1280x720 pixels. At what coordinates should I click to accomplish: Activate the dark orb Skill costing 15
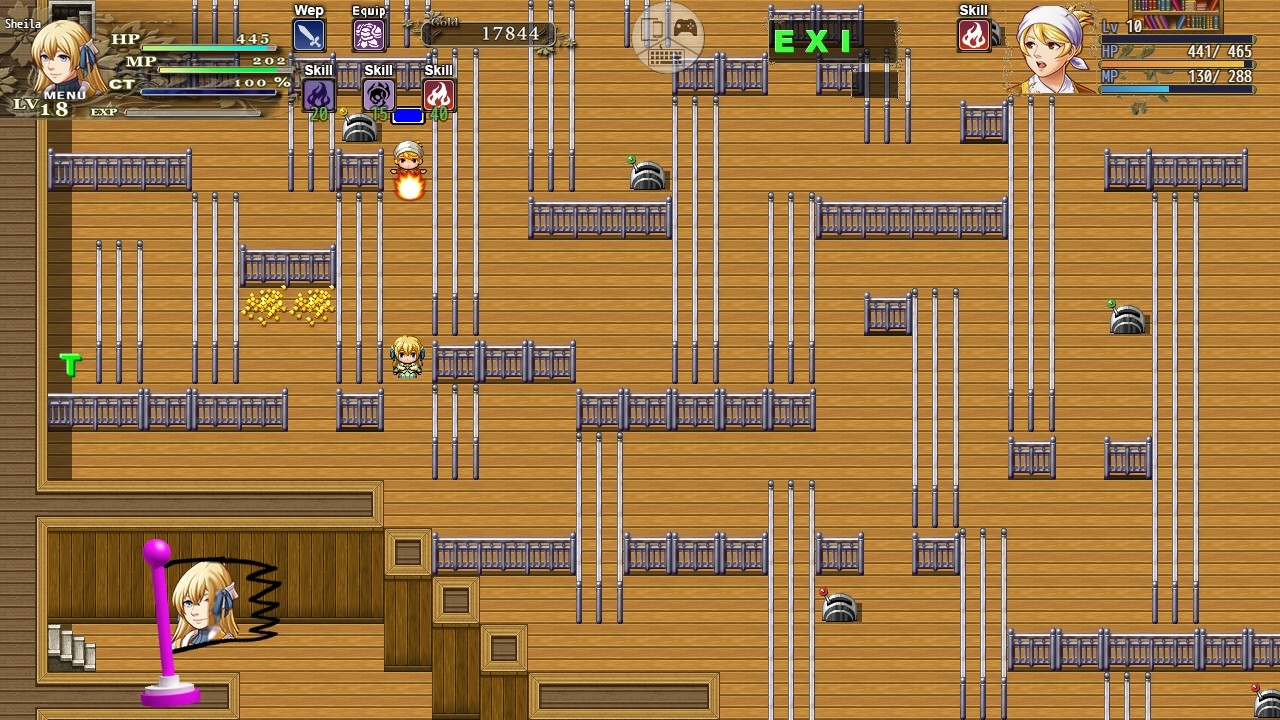point(378,95)
